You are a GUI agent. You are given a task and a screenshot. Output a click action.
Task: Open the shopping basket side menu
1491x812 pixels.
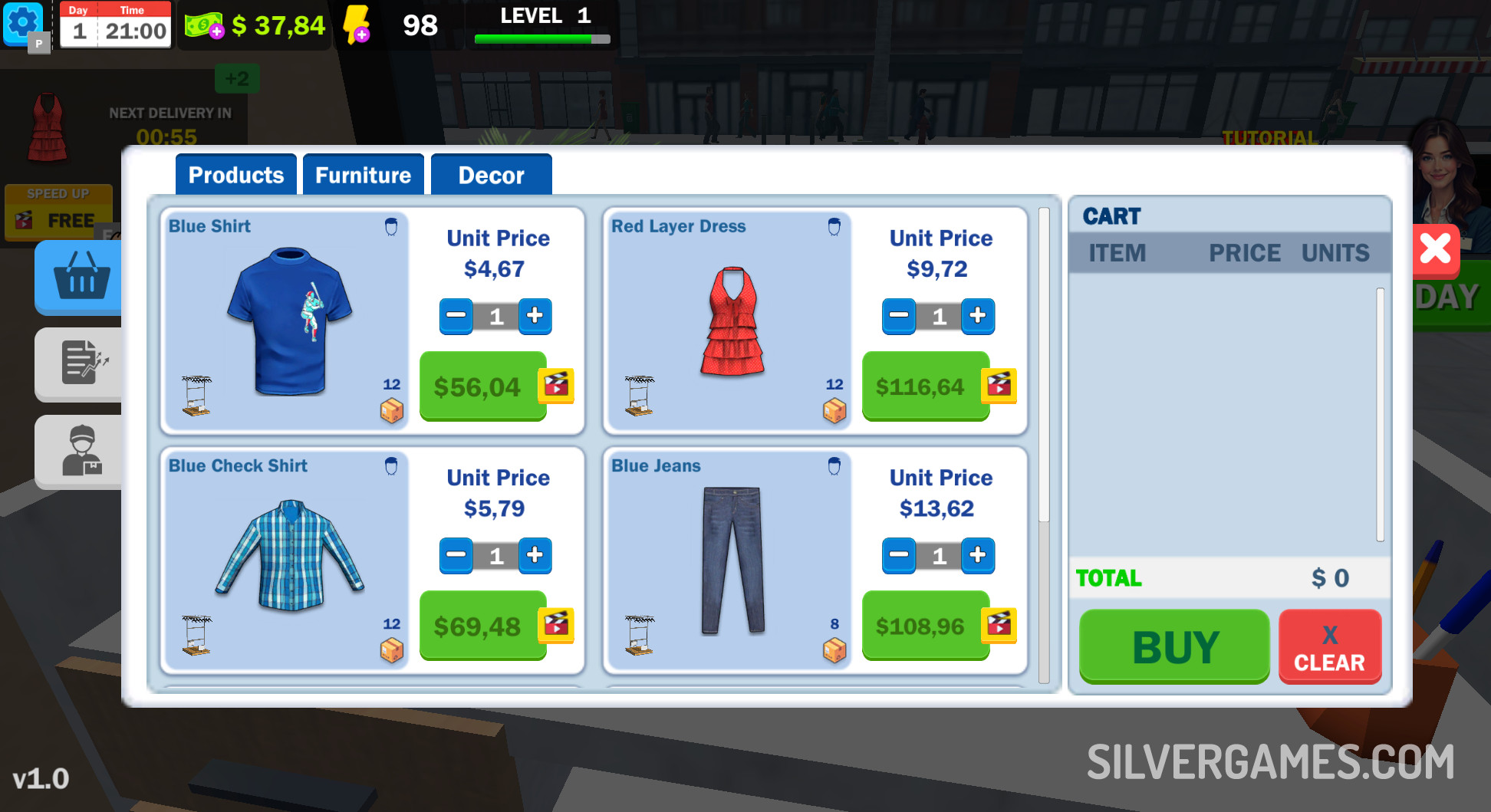pos(81,277)
